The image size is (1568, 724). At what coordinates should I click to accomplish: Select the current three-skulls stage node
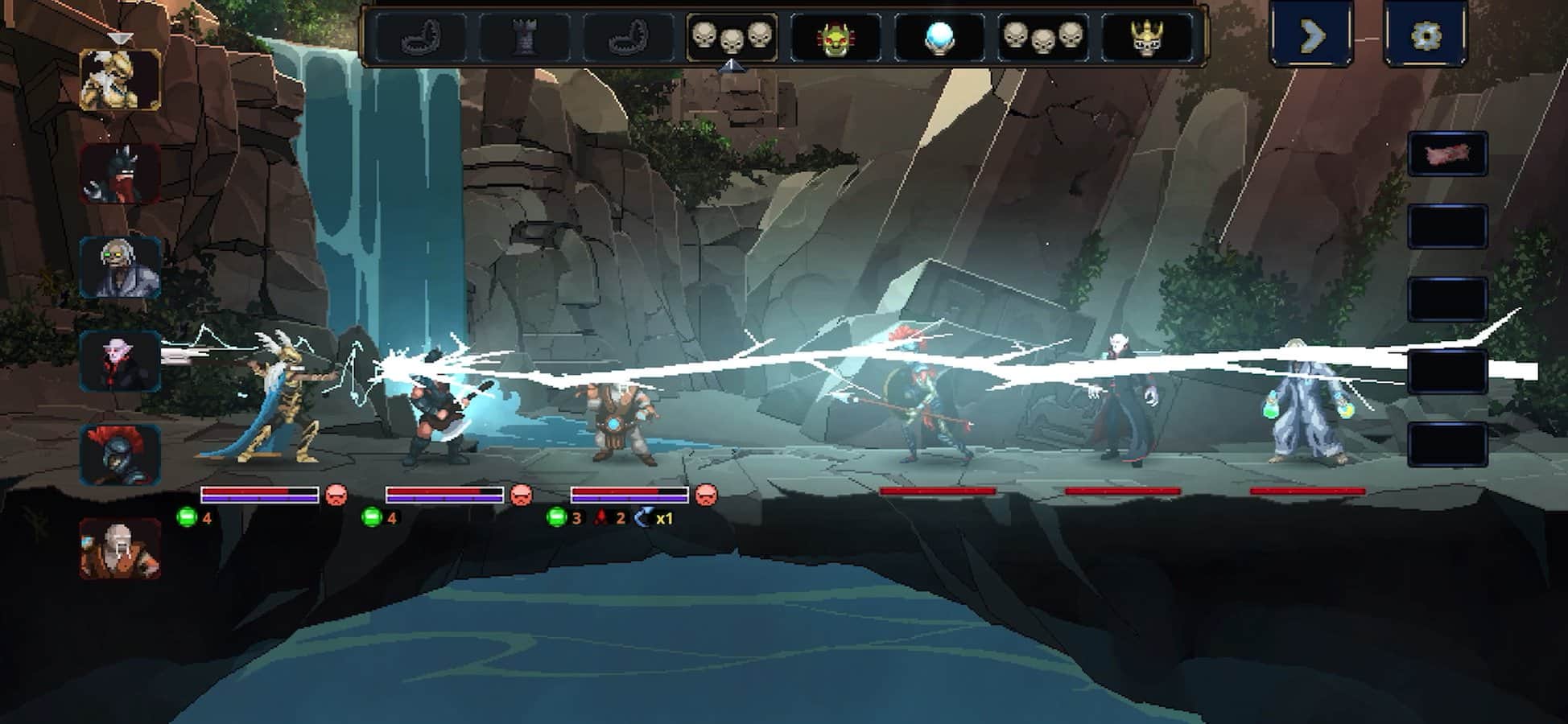(732, 36)
